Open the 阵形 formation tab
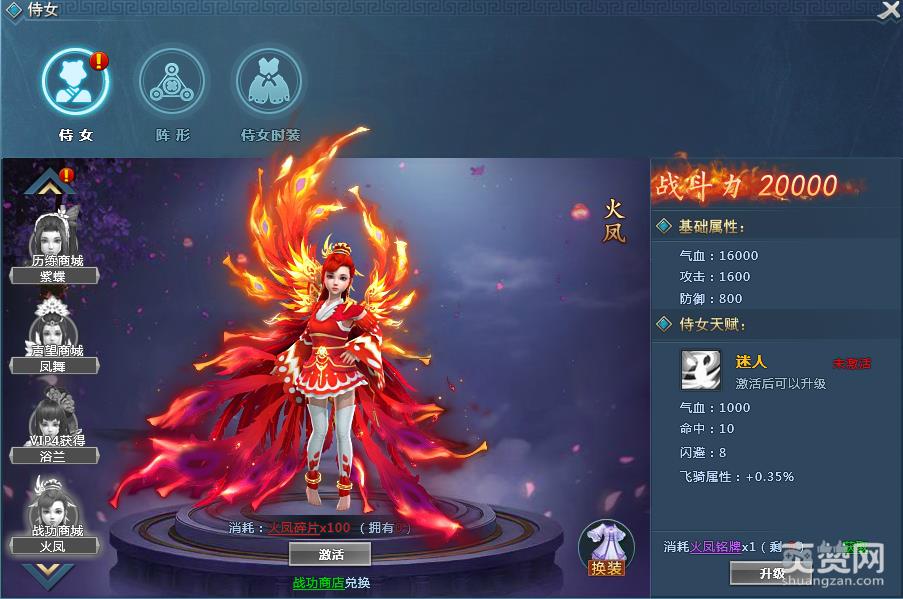This screenshot has width=903, height=599. pyautogui.click(x=172, y=83)
